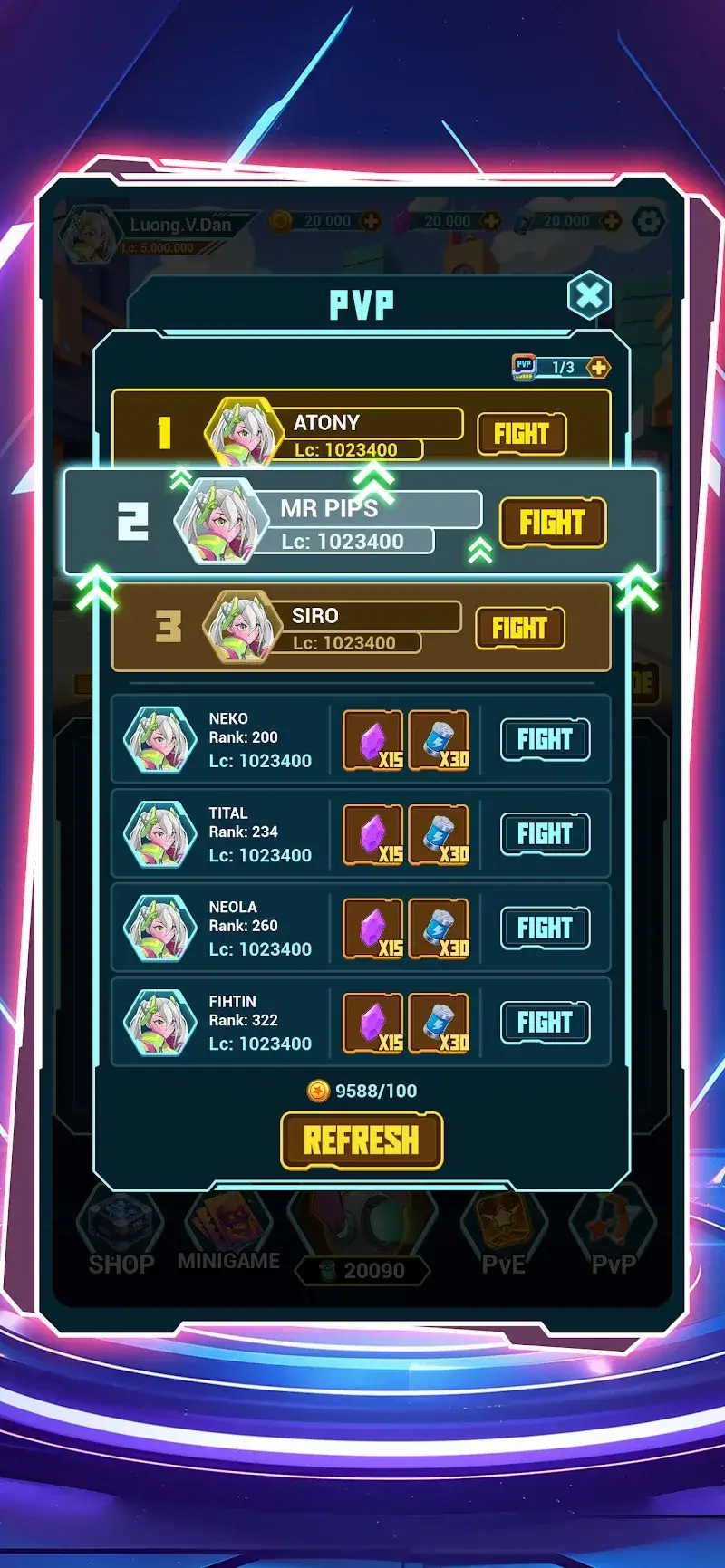Close the PVP window
Screen dimensions: 725x1568
pyautogui.click(x=589, y=295)
